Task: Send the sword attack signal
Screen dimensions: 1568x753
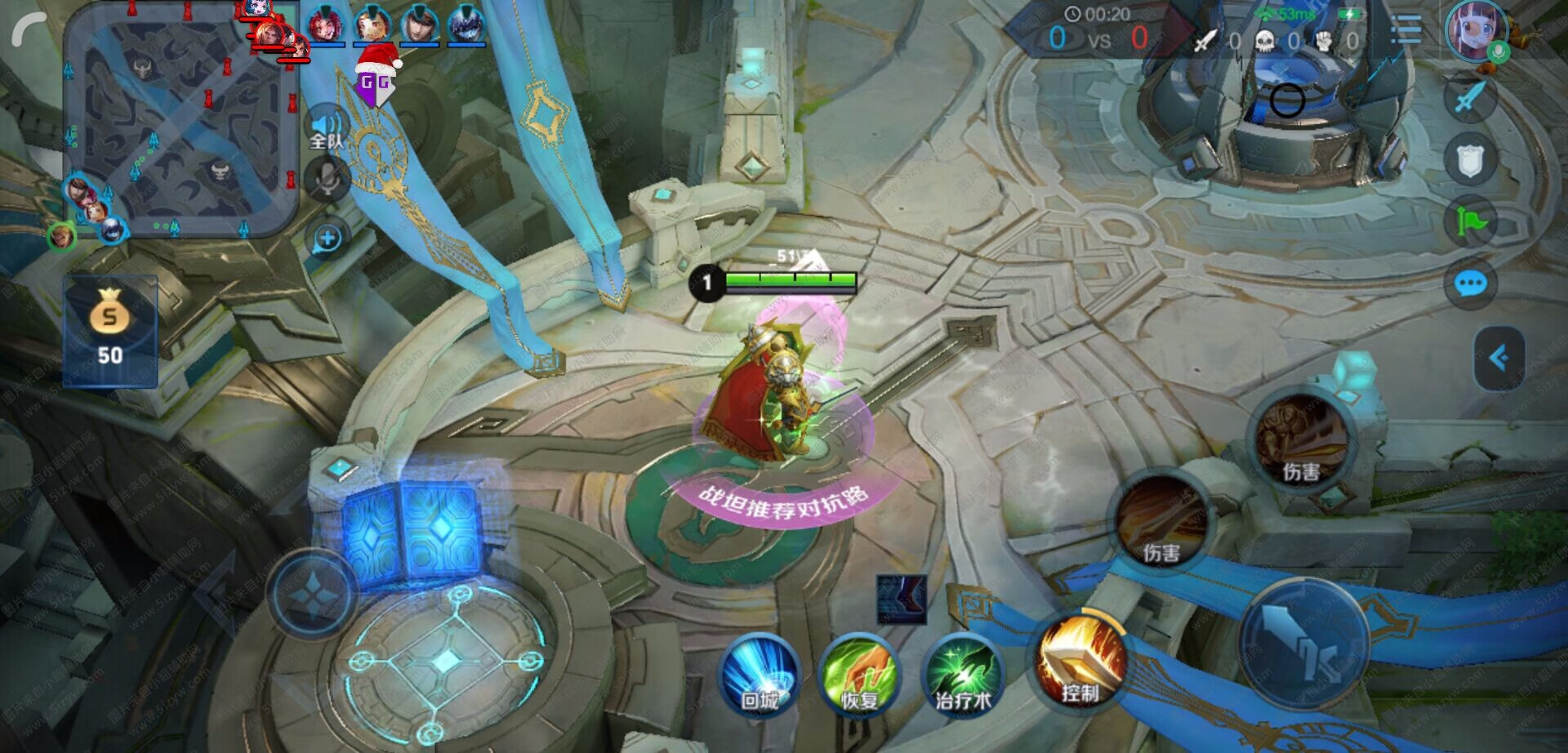Action: point(1470,98)
